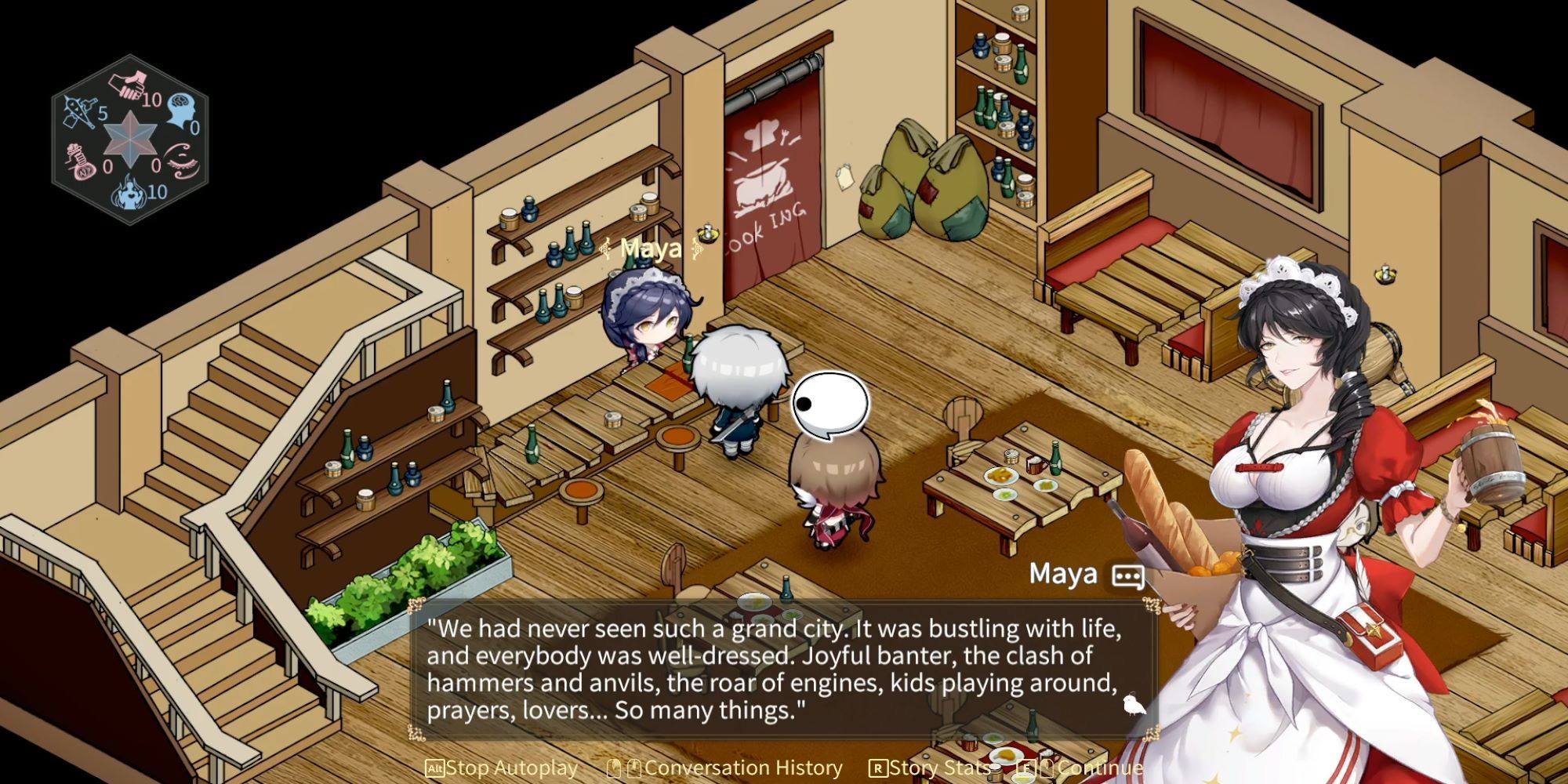1568x784 pixels.
Task: Continue to the next dialogue line
Action: (x=1090, y=768)
